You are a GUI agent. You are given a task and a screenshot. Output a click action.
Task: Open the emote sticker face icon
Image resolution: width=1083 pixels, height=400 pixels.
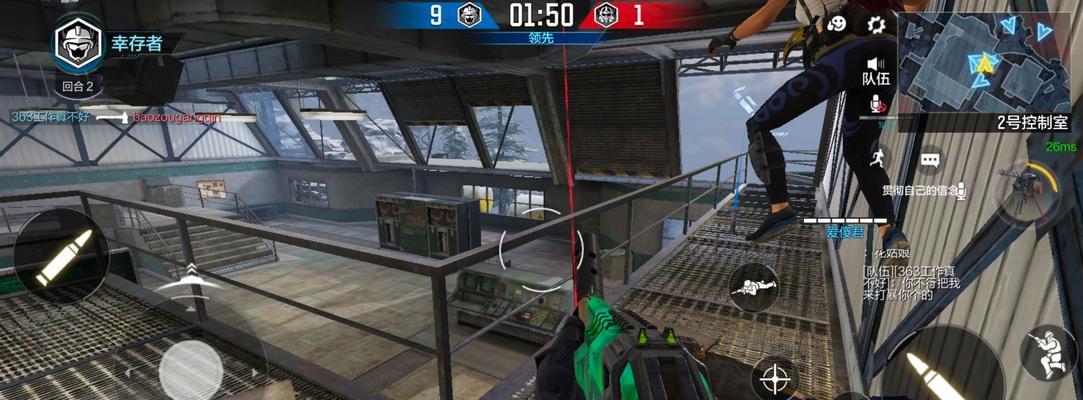click(x=842, y=24)
